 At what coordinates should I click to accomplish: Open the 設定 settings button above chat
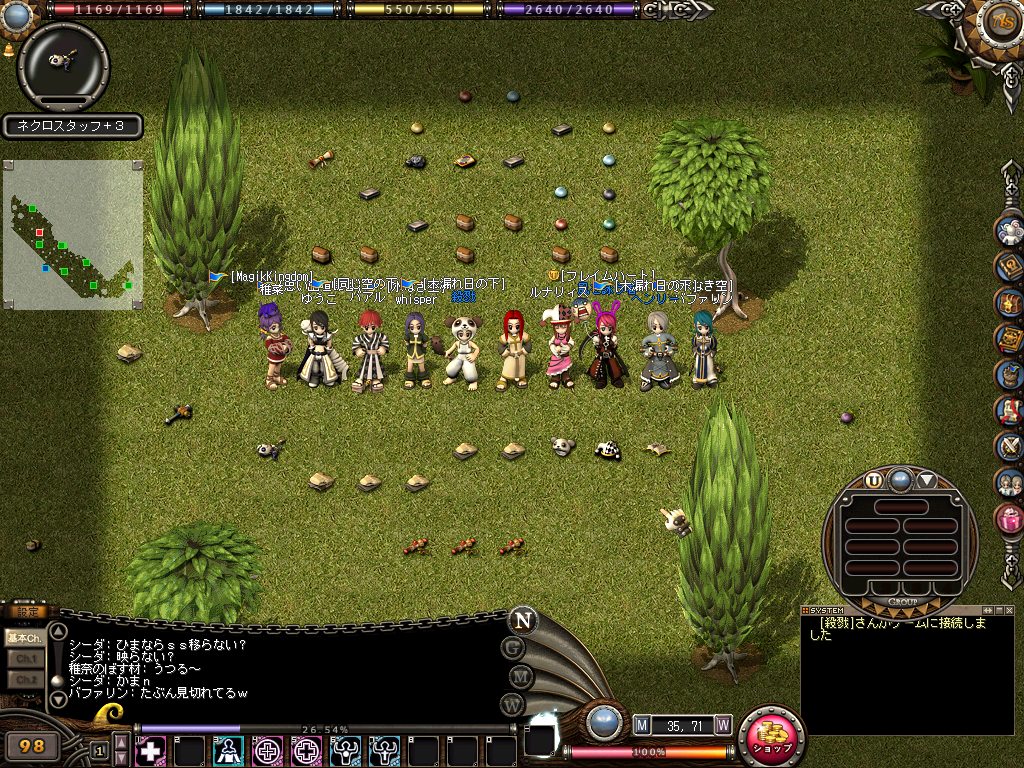point(24,612)
